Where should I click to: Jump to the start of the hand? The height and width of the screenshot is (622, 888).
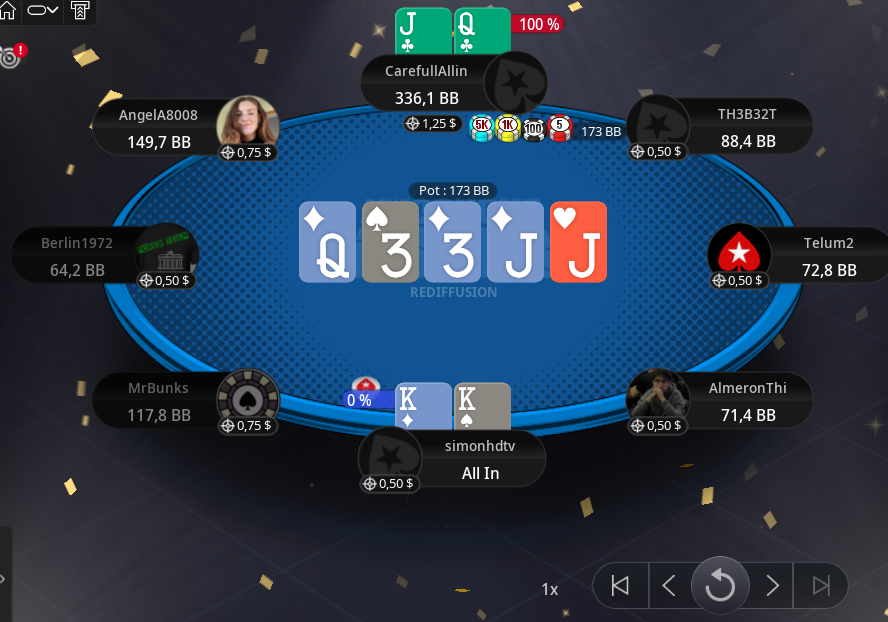point(621,586)
